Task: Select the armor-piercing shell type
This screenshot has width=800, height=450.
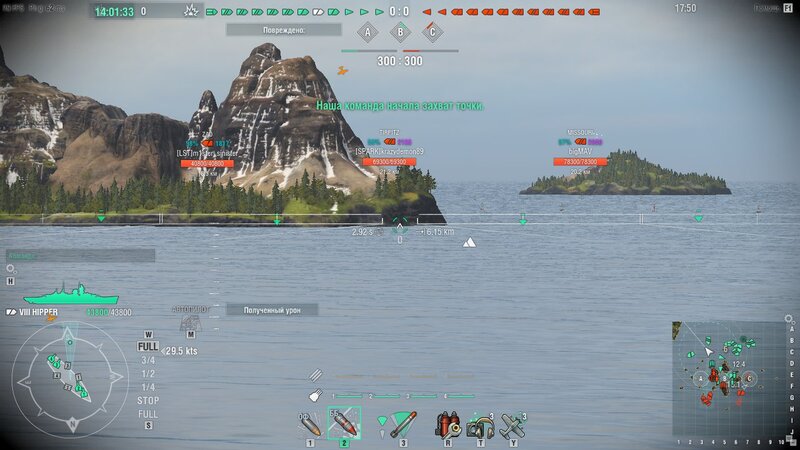Action: [x=343, y=423]
